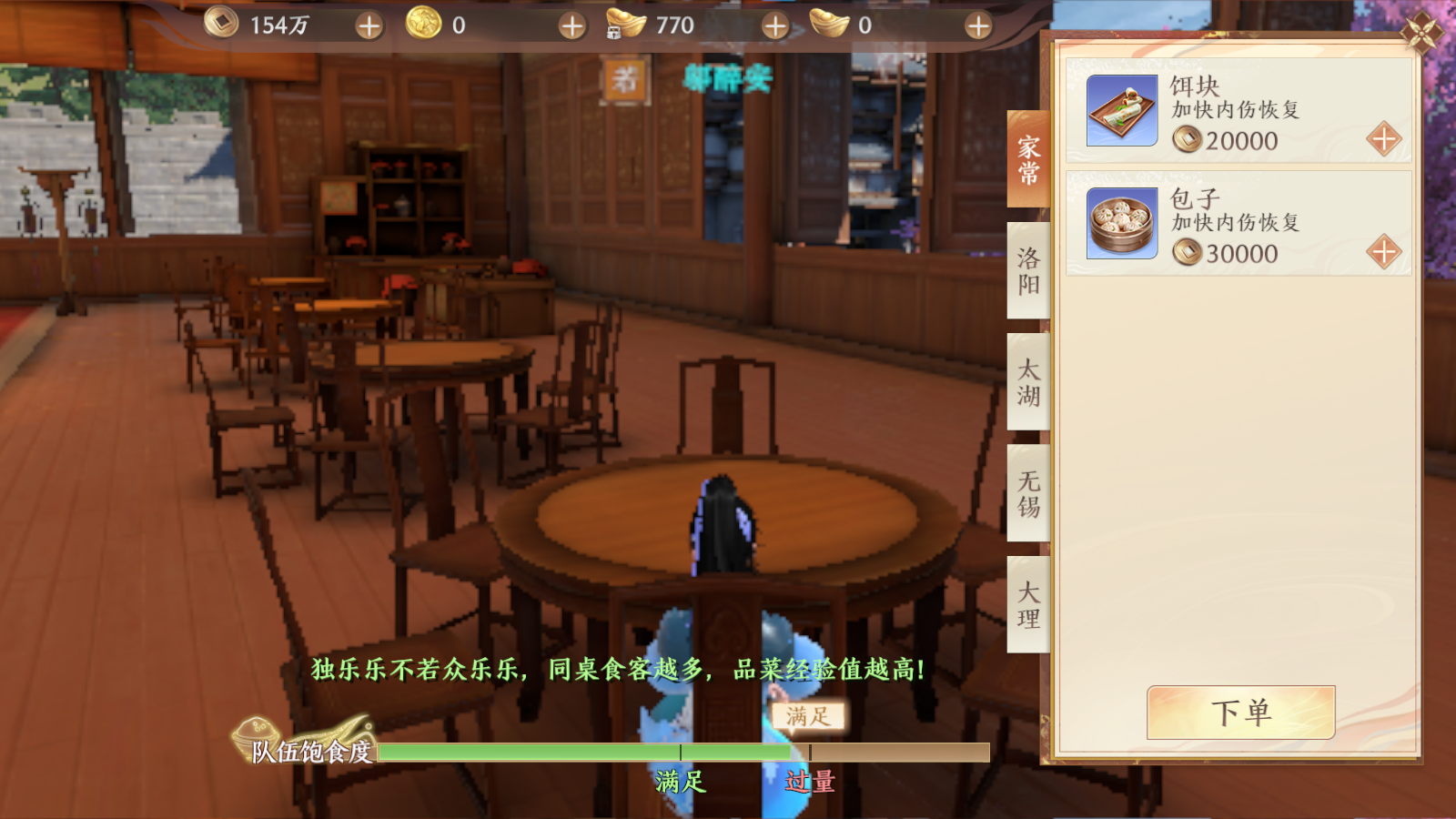Top up the gold coin currency
1456x819 pixels.
571,26
